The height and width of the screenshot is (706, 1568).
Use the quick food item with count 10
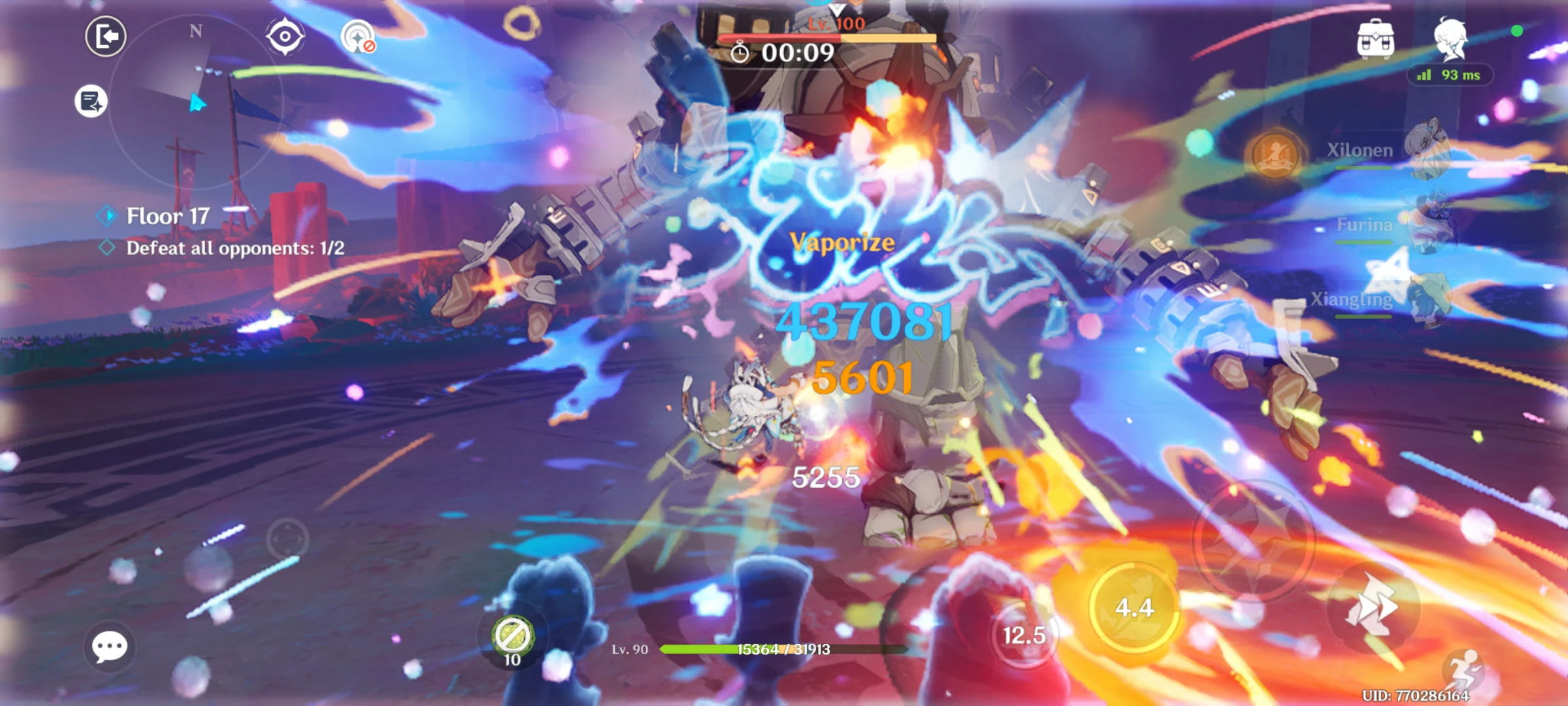click(x=512, y=633)
